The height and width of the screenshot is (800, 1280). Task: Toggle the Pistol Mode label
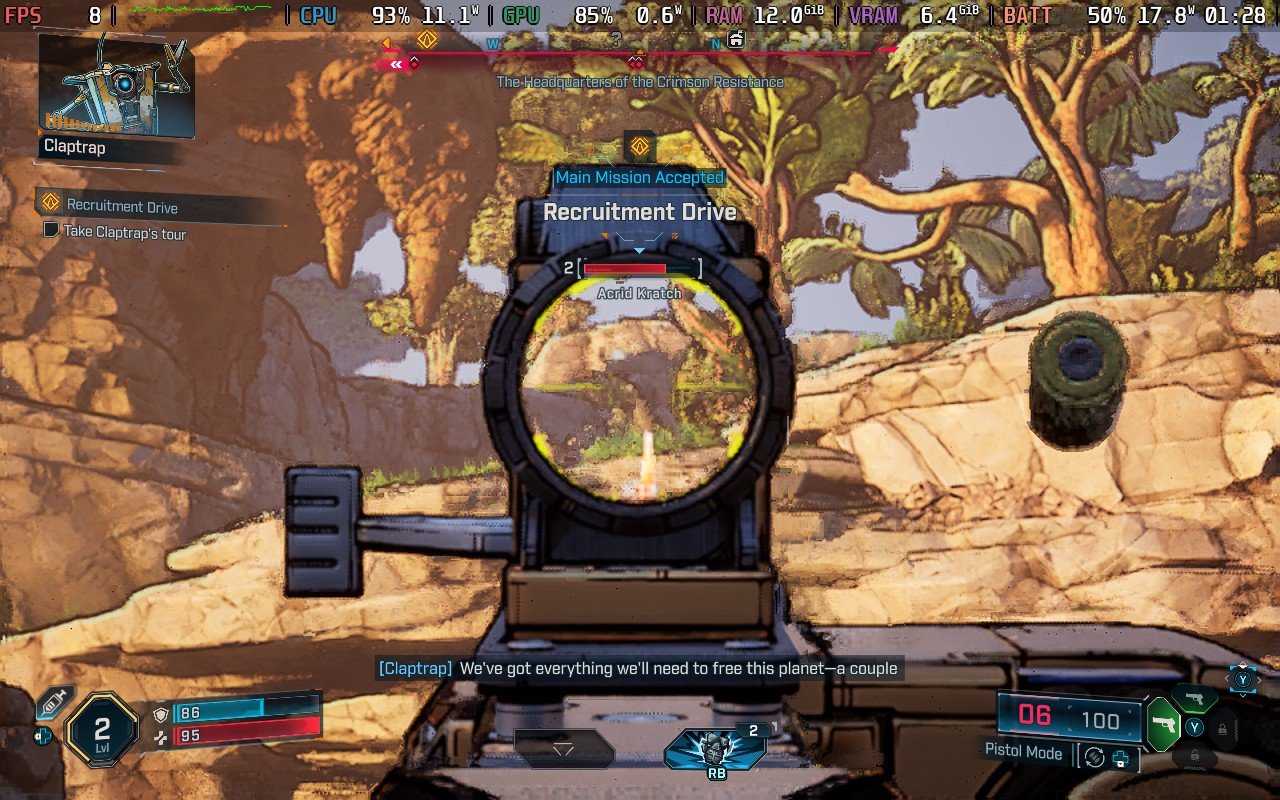coord(1023,752)
